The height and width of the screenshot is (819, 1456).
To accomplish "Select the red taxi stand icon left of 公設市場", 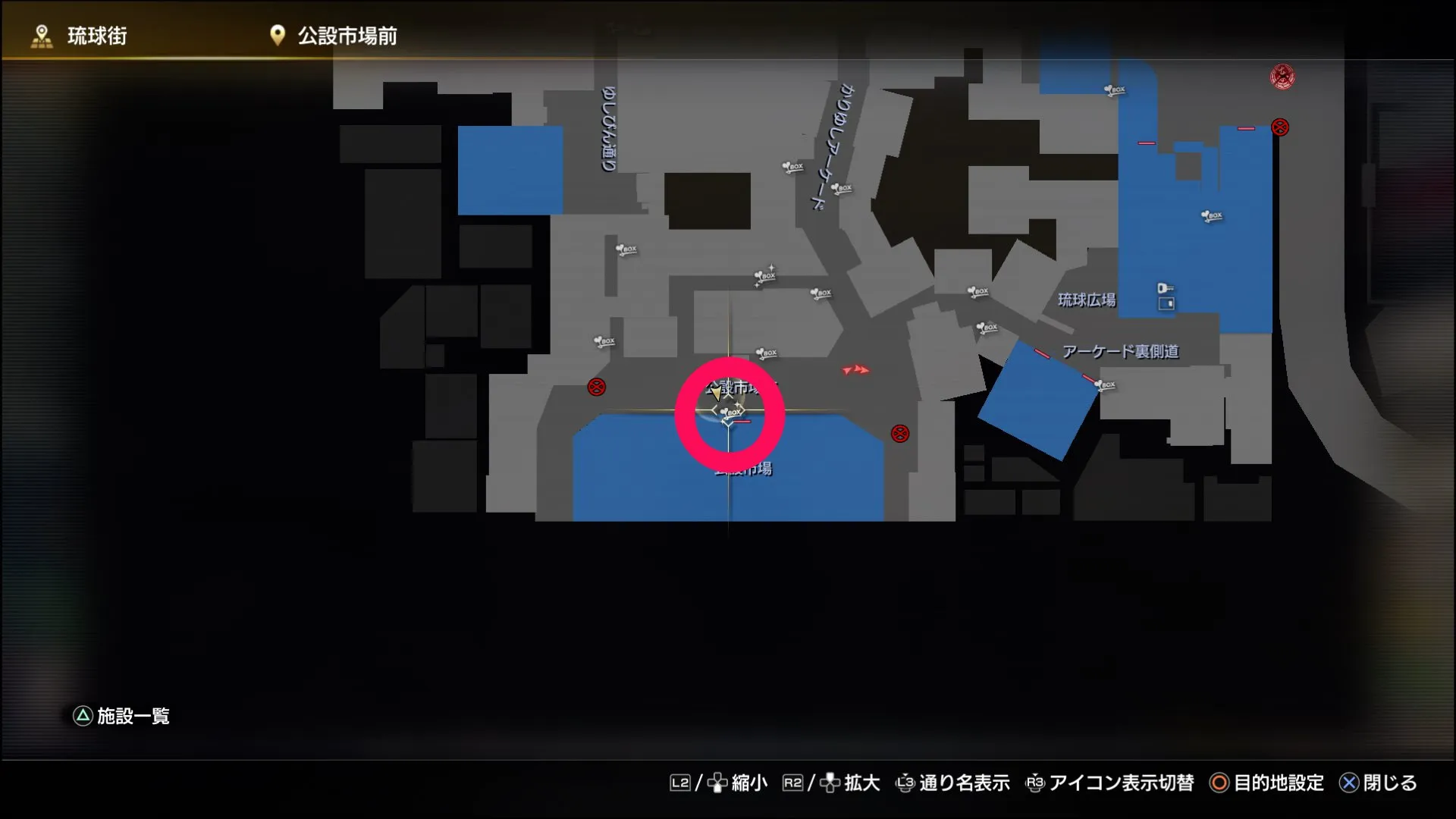I will coord(596,387).
